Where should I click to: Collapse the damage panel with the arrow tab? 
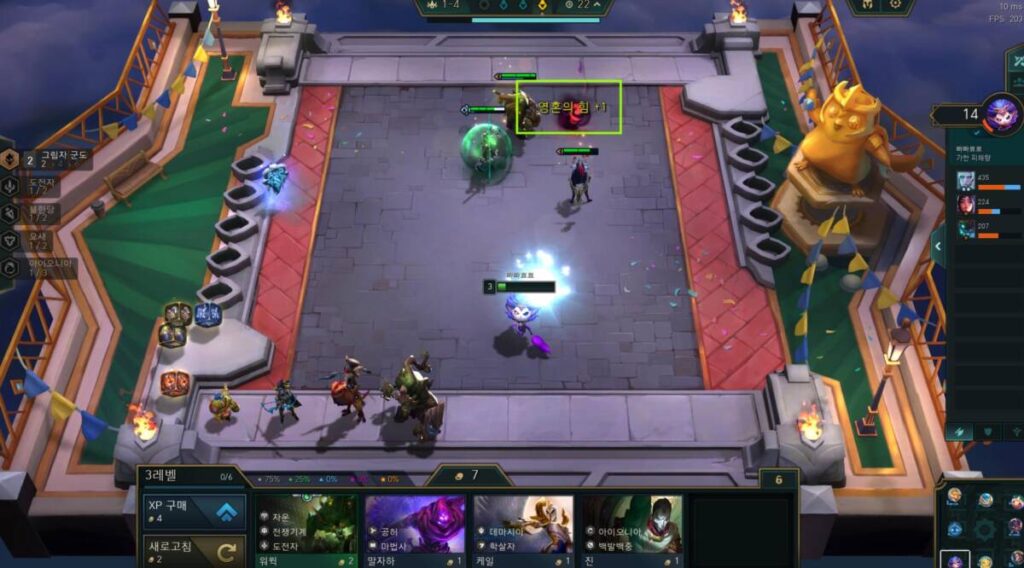[938, 245]
